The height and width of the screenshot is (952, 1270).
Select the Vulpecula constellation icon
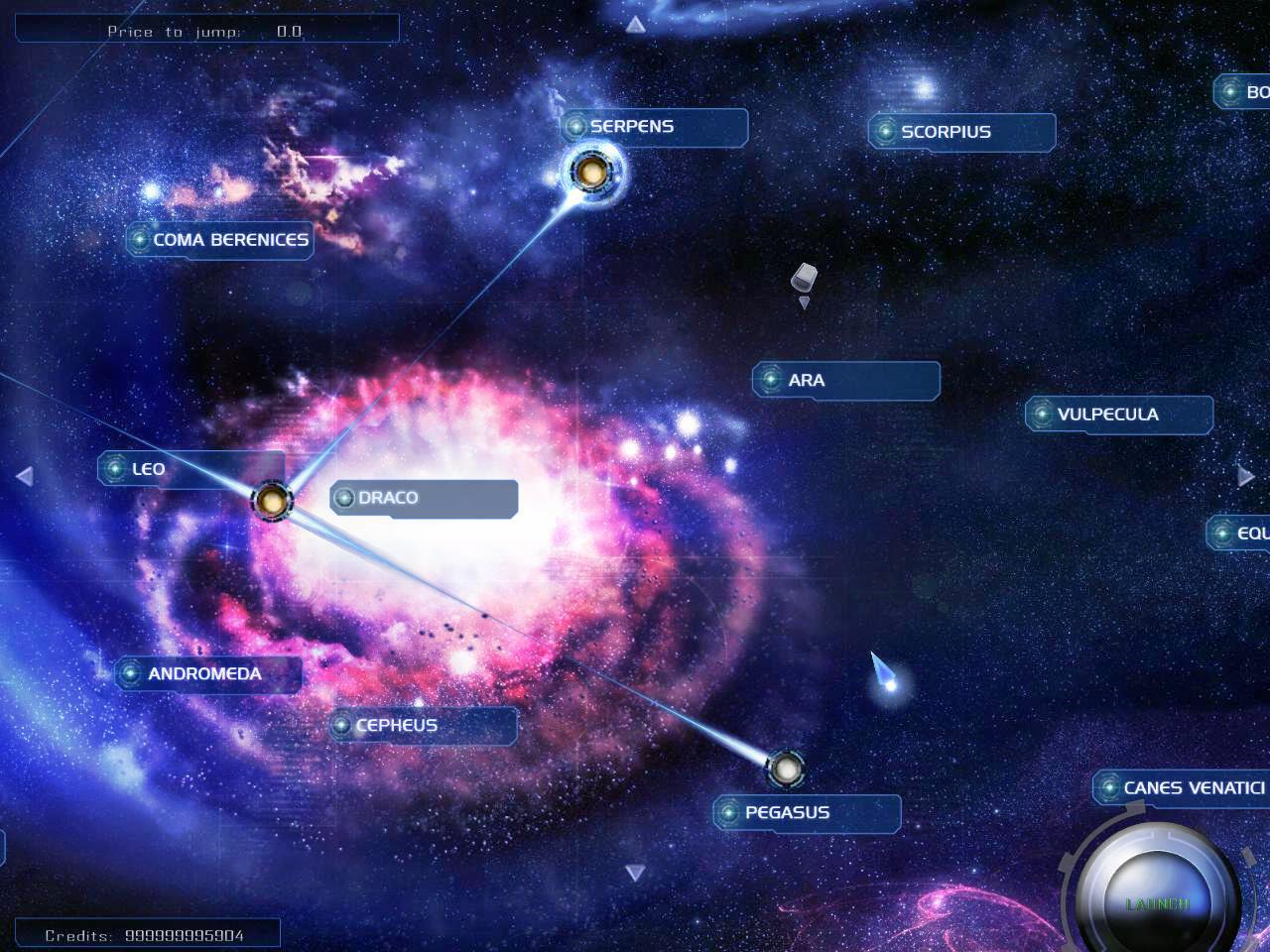1044,414
